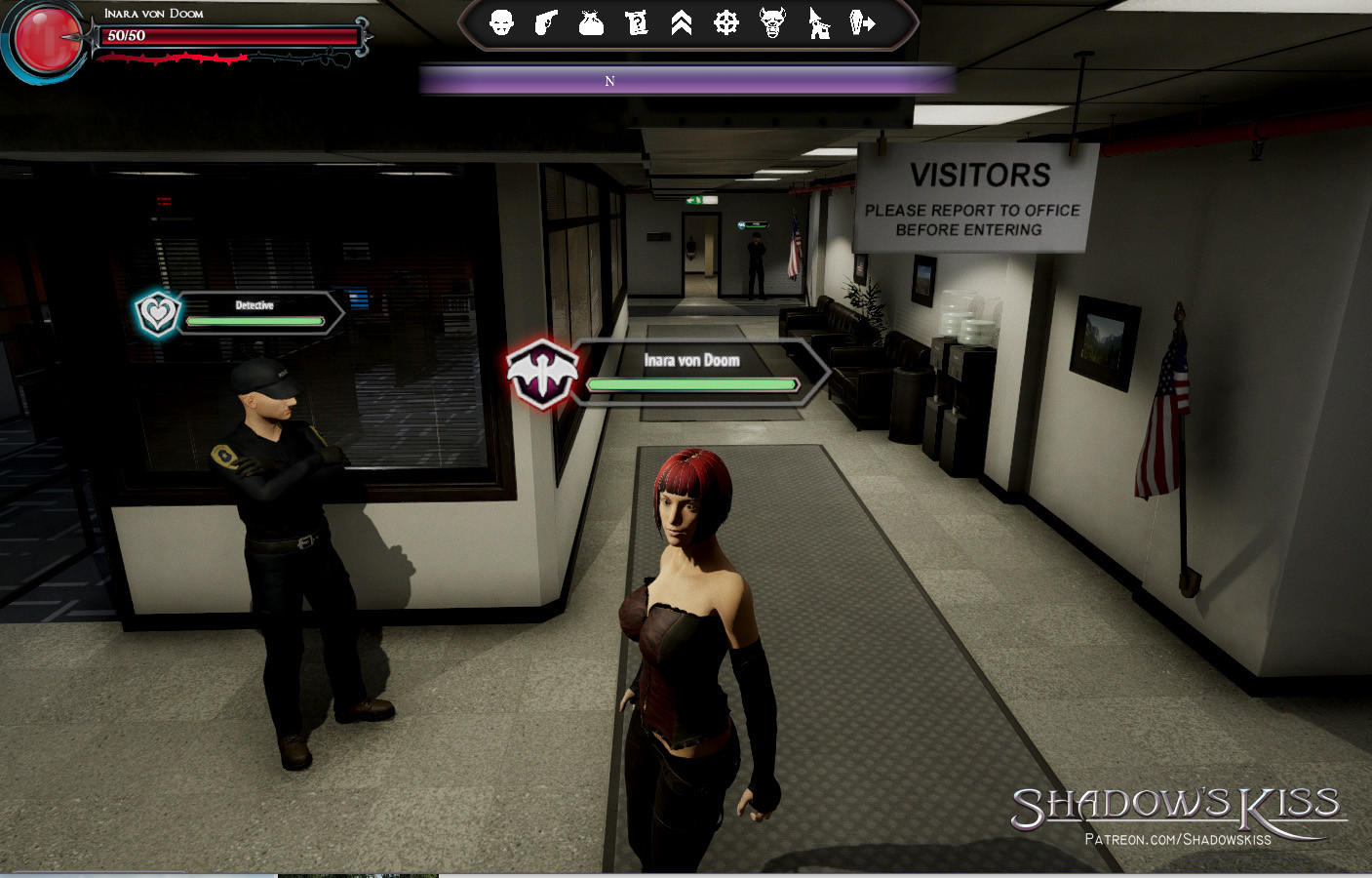Open the skills panel via the chevron icon
Screen dimensions: 1372x878
[682, 22]
